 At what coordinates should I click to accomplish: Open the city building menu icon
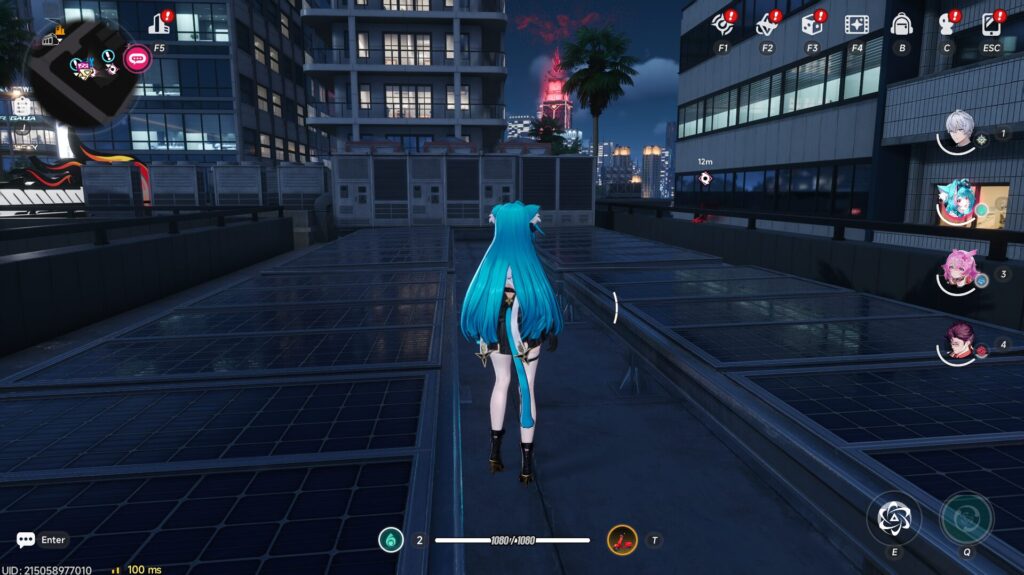coord(160,24)
